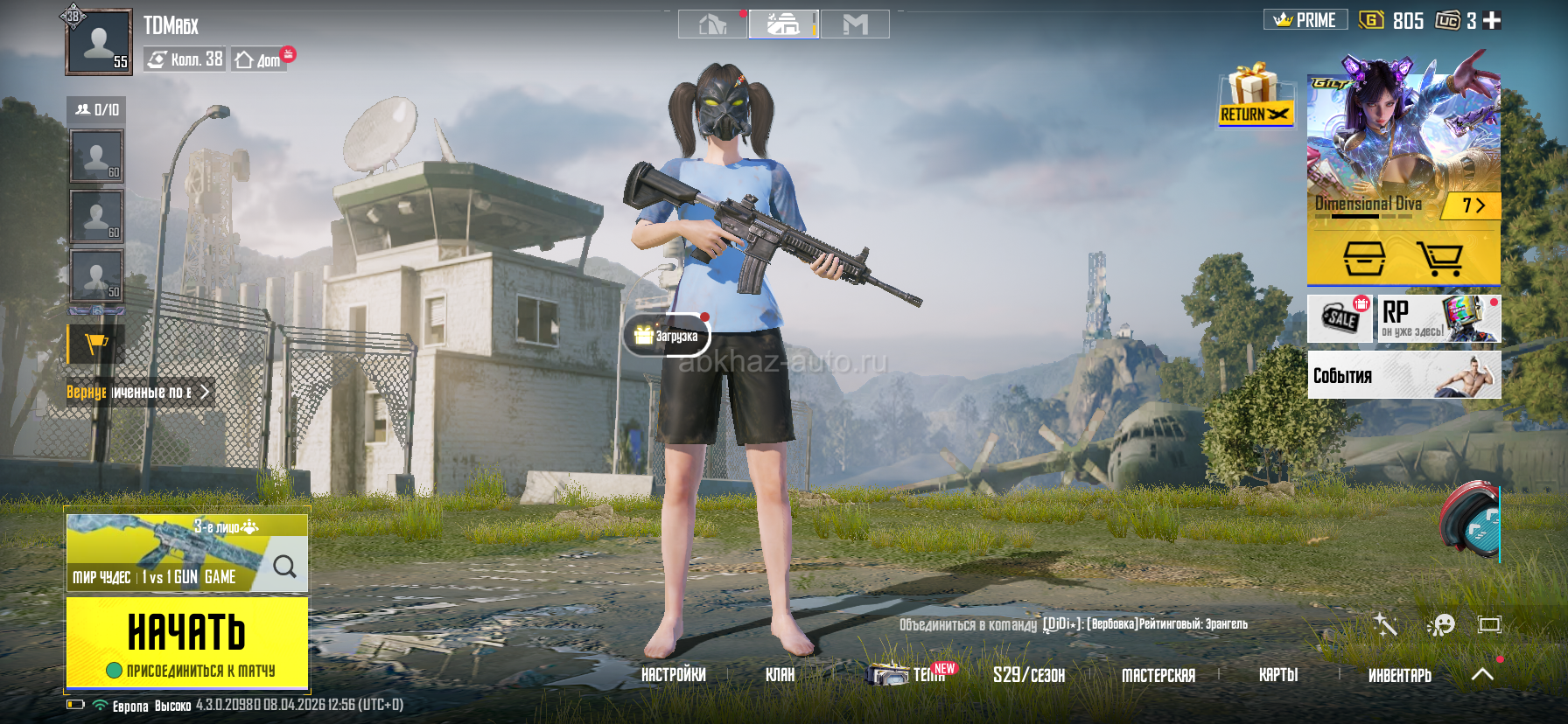
Task: Open the TDMабх player profile avatar
Action: tap(99, 41)
